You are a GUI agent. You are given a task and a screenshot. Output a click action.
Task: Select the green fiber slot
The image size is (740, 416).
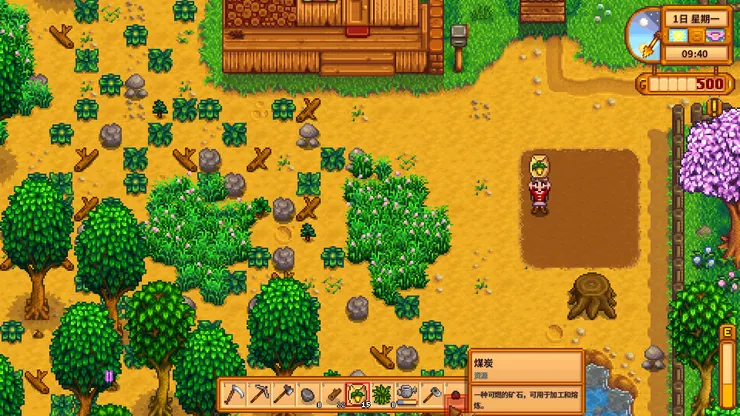[382, 394]
